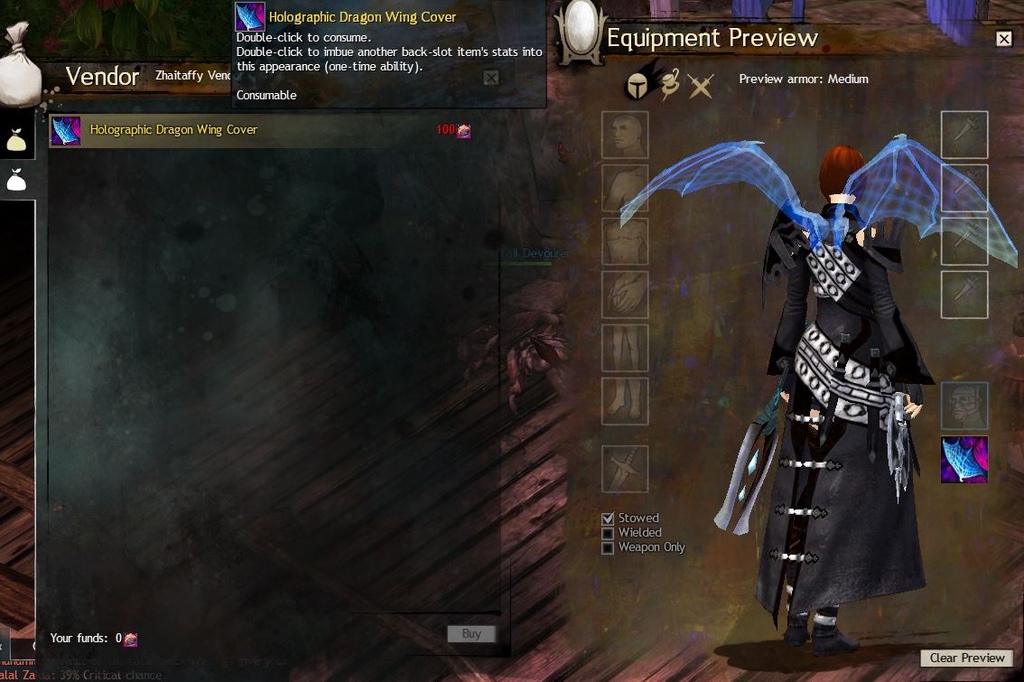Viewport: 1024px width, 682px height.
Task: Select the Holographic Dragon Wing Cover vendor row
Action: click(260, 130)
